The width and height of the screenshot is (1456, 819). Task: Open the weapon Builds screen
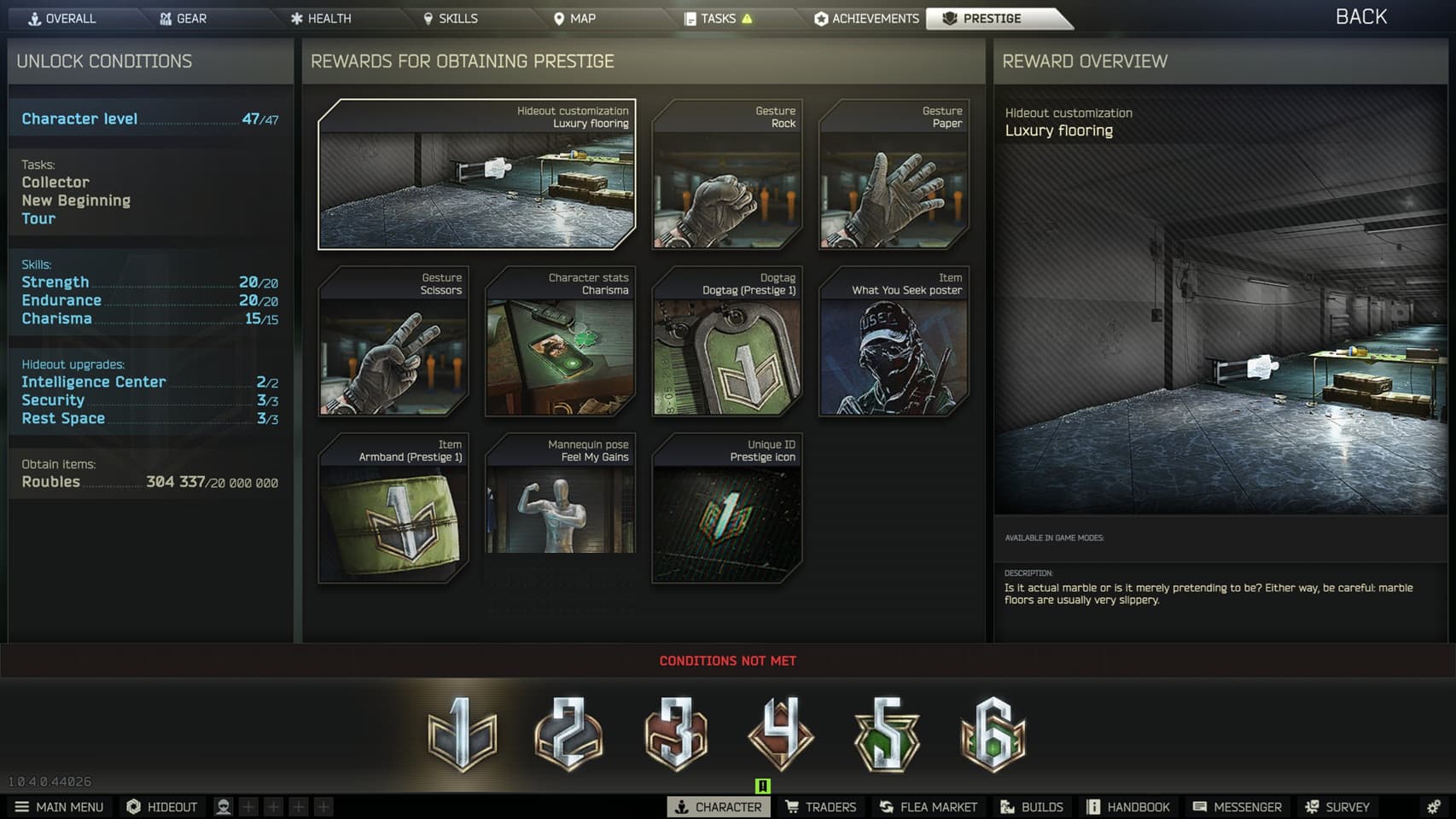click(1032, 806)
